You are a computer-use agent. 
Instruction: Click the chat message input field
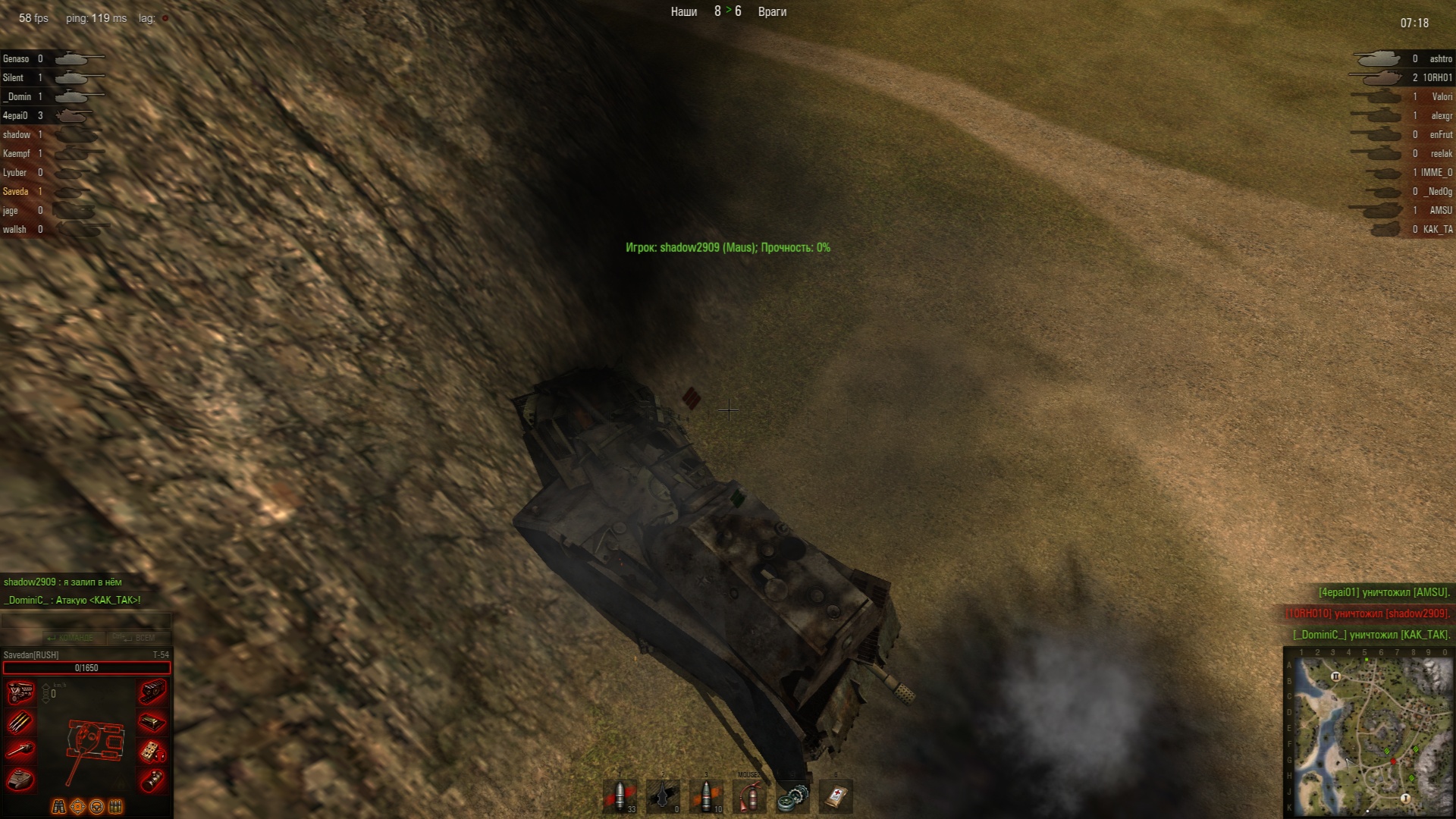[86, 620]
